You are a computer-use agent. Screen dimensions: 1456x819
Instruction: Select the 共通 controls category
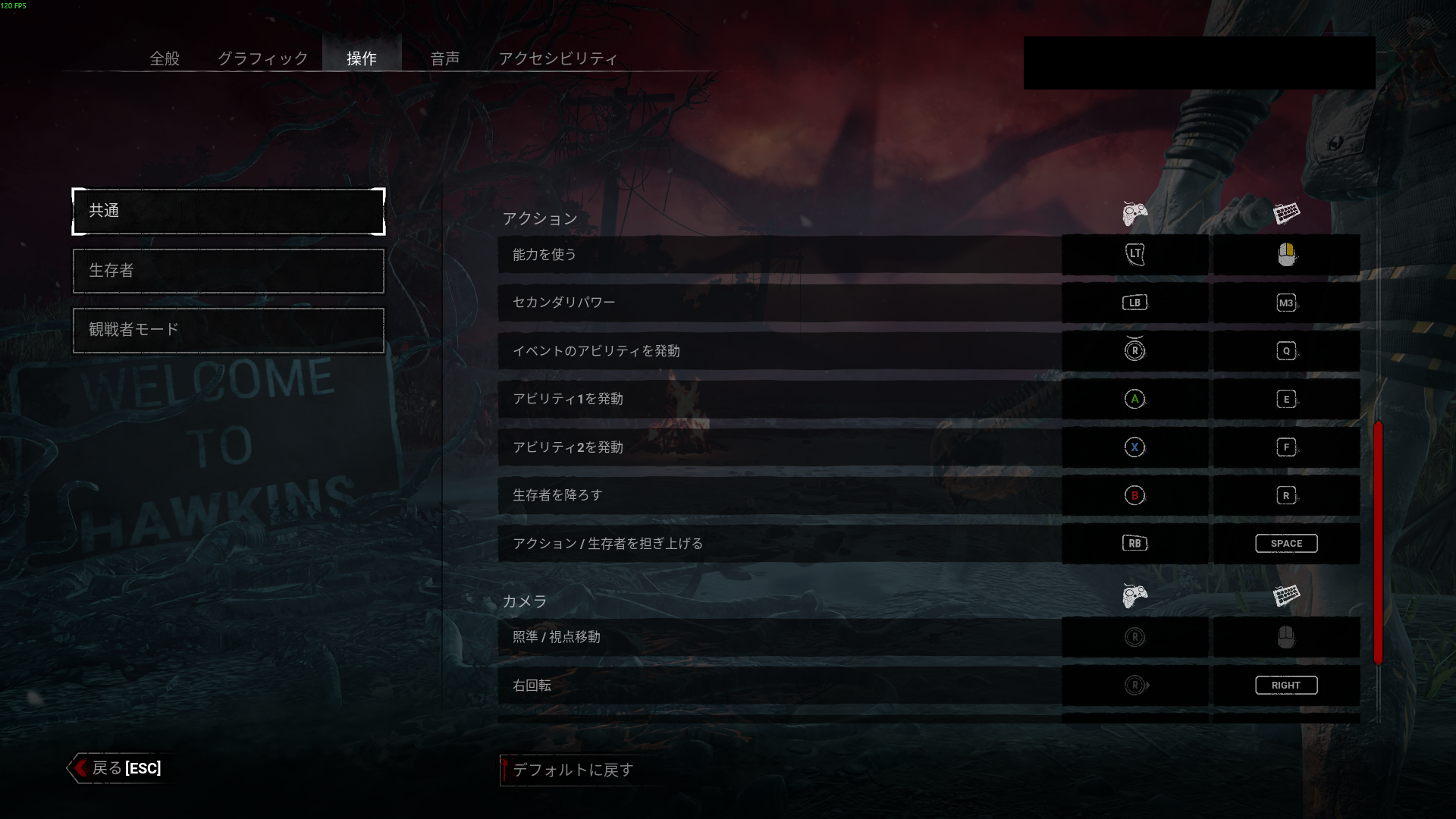[228, 211]
